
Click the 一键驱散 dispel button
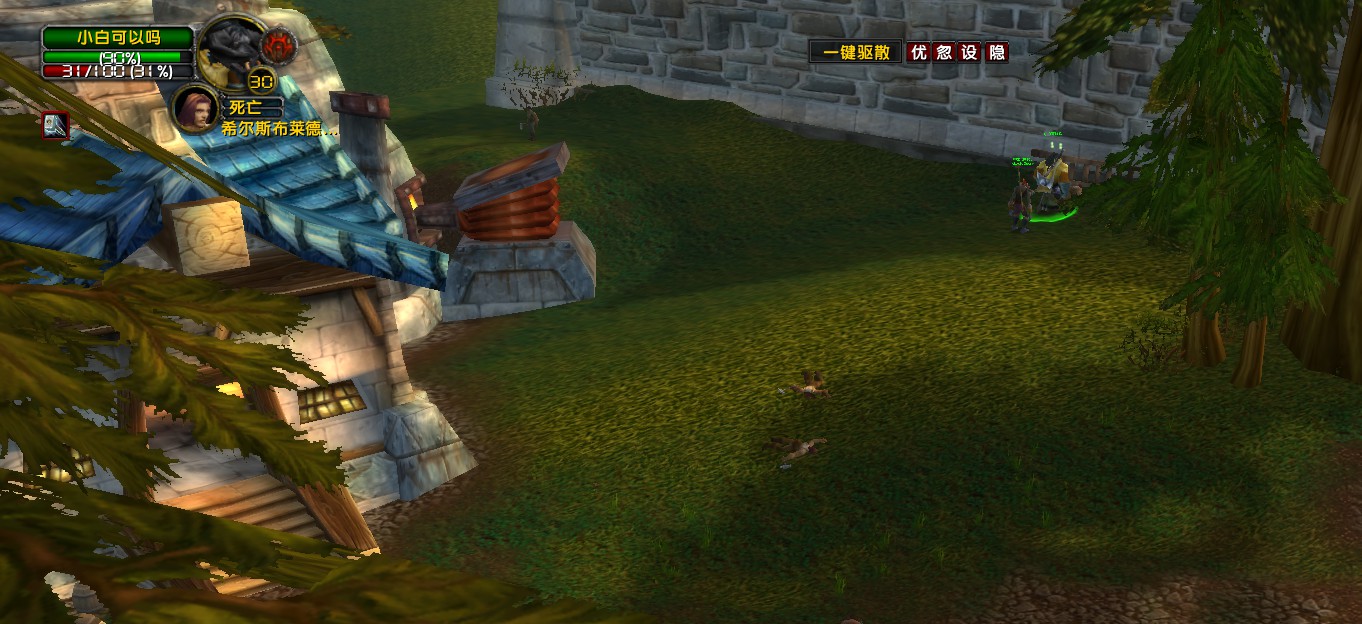click(856, 52)
